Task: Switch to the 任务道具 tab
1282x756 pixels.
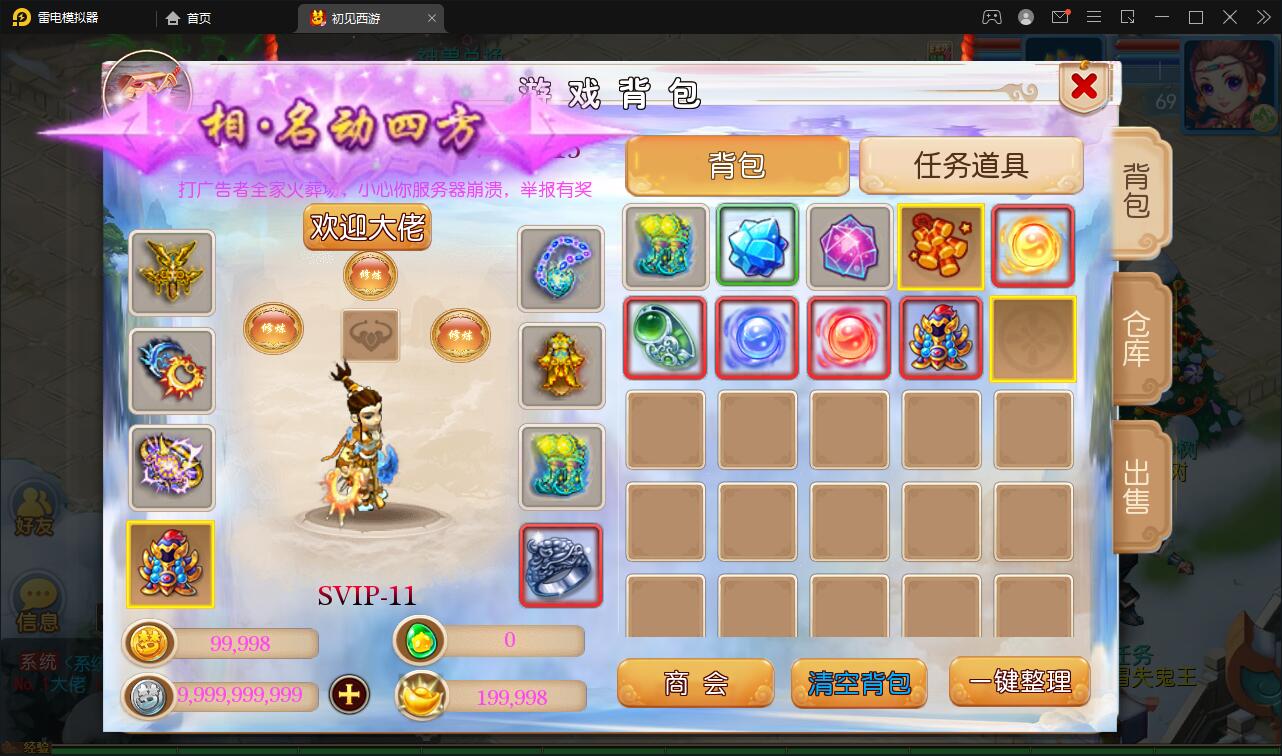Action: pos(969,165)
